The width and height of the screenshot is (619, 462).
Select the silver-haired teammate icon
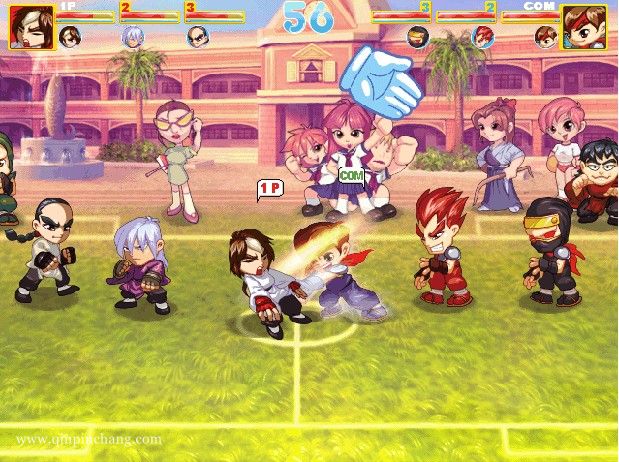(x=132, y=37)
